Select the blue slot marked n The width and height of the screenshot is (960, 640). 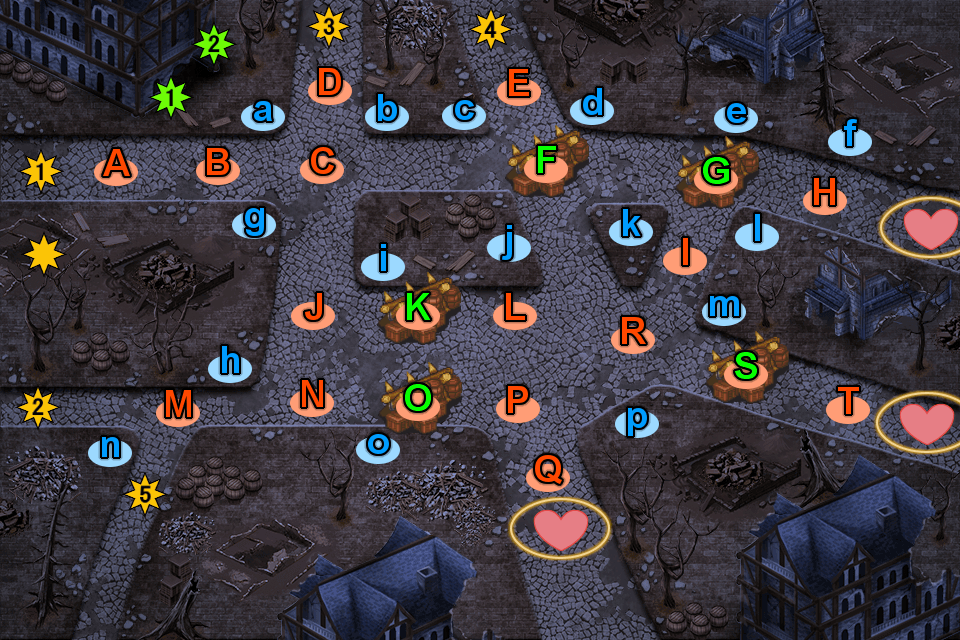pos(110,450)
